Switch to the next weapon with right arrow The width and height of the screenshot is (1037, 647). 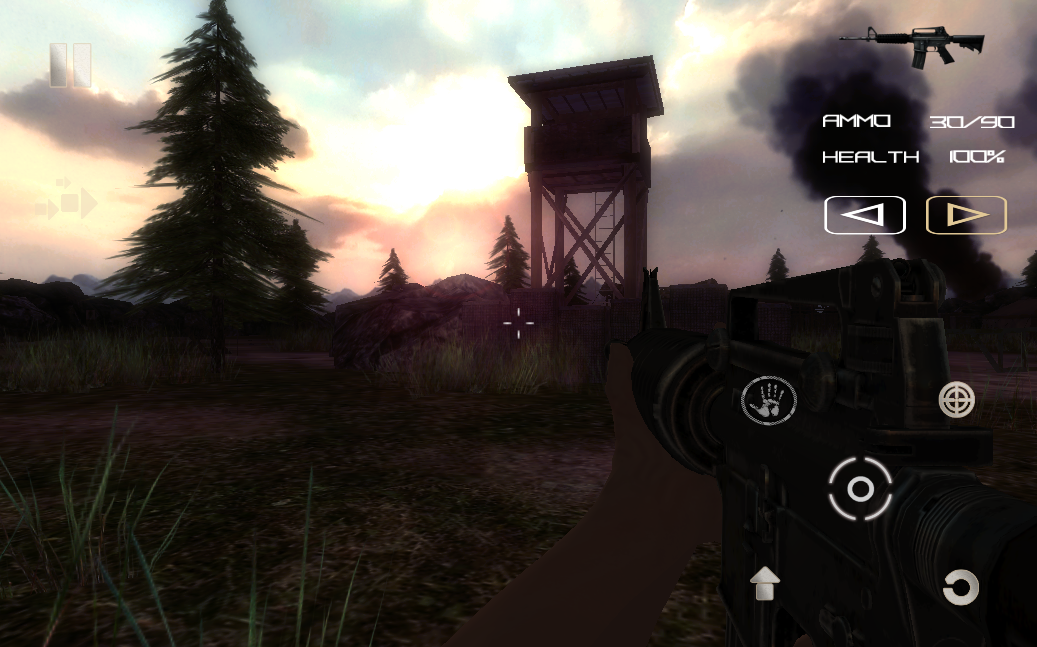click(x=966, y=215)
